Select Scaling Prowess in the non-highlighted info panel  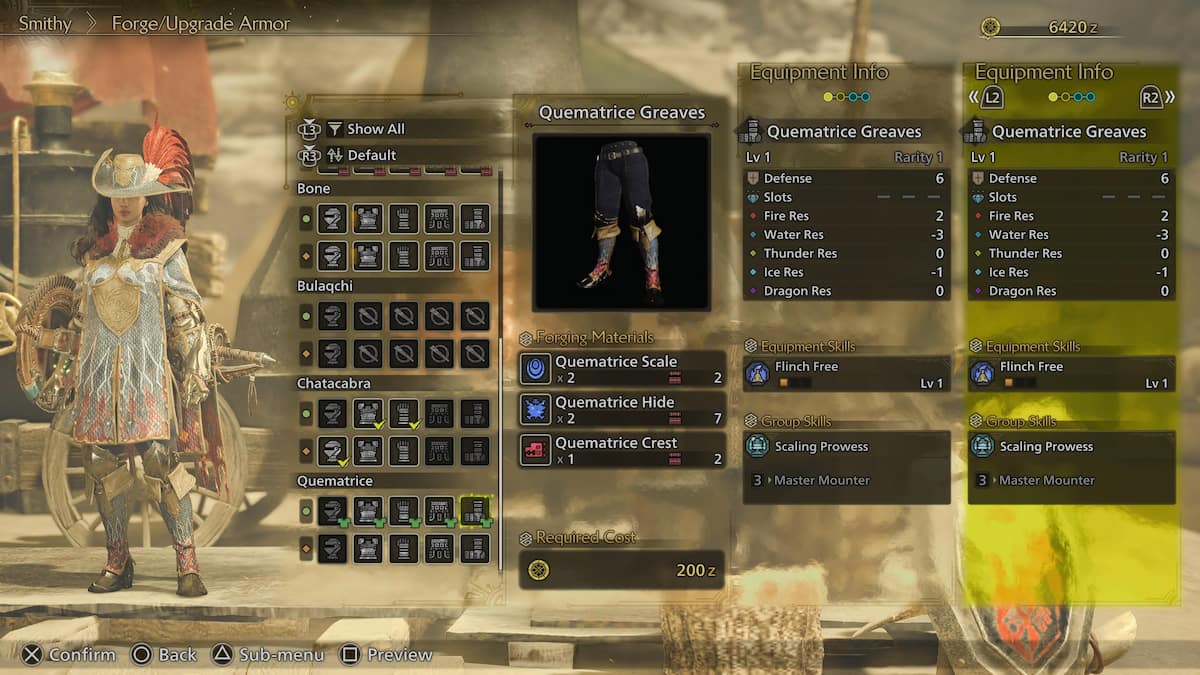(846, 446)
